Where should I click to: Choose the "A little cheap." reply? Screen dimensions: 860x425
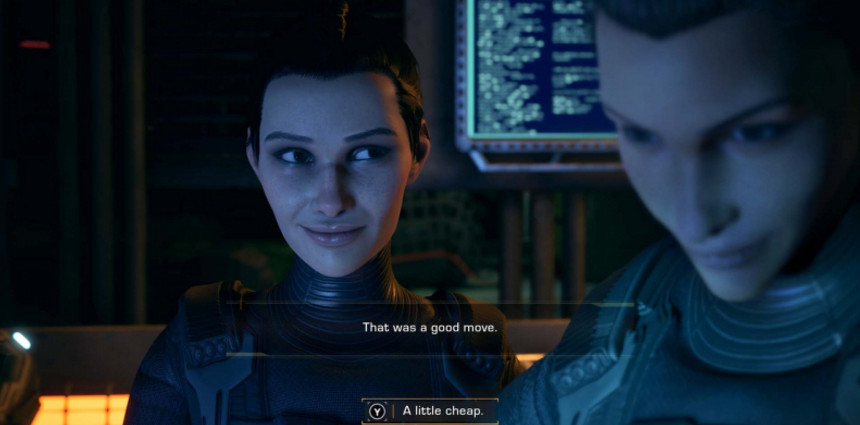(x=430, y=411)
